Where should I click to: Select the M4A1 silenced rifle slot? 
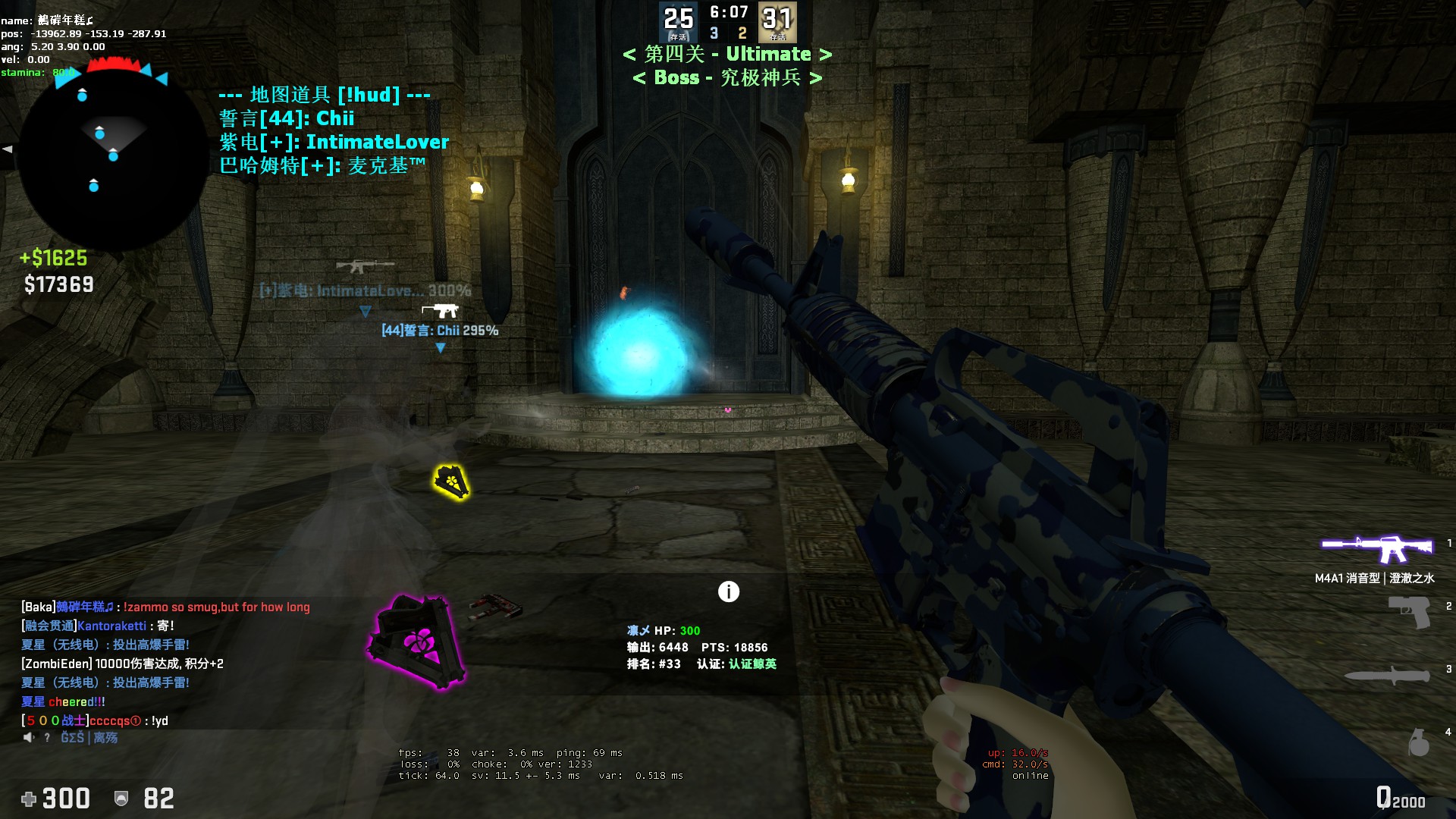(x=1376, y=548)
